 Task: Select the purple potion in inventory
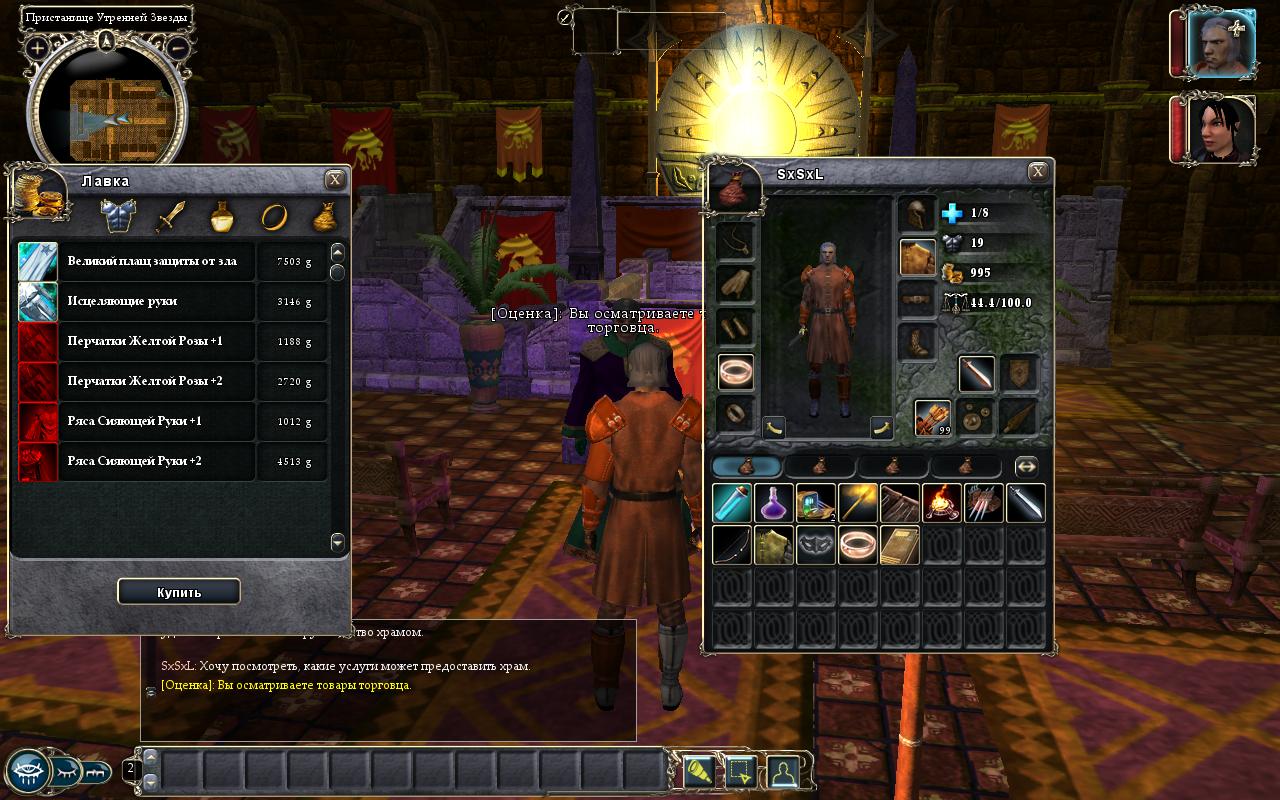click(774, 503)
